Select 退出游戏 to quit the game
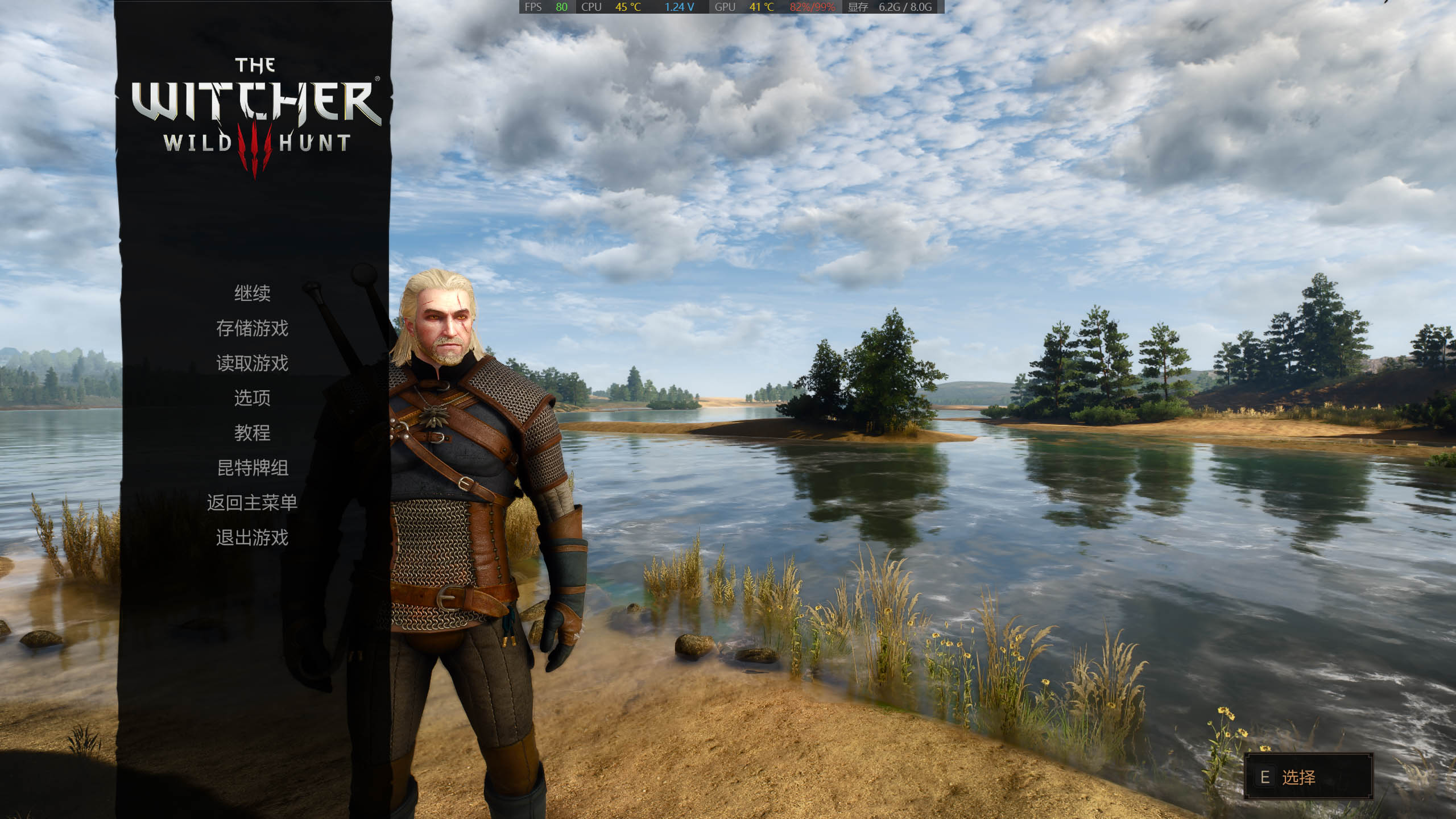Viewport: 1456px width, 819px height. pyautogui.click(x=252, y=537)
